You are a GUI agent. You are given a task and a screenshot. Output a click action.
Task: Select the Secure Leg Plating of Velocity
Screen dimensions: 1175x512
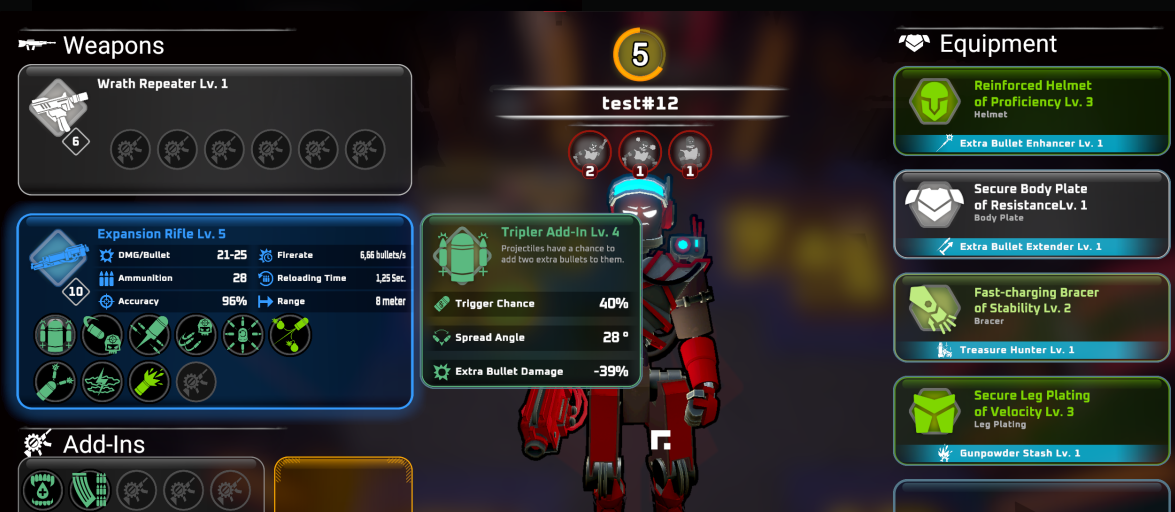coord(1031,420)
